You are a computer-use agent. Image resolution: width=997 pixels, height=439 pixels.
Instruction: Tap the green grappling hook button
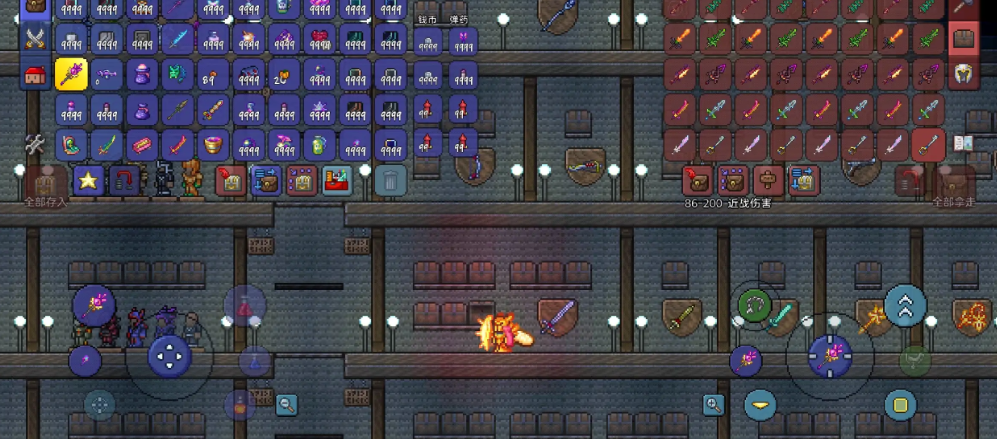pos(755,305)
